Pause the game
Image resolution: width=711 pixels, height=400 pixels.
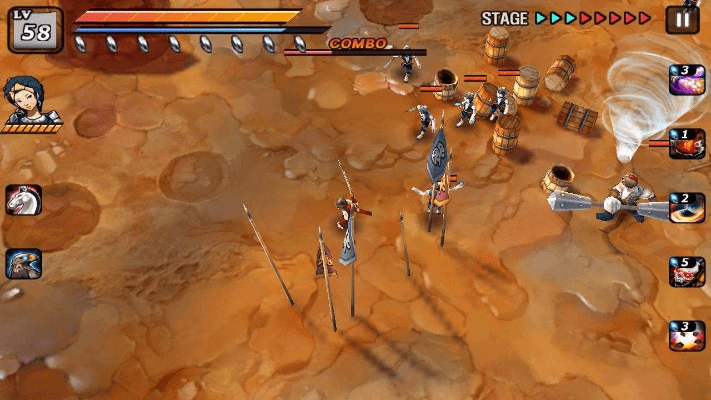pyautogui.click(x=683, y=19)
